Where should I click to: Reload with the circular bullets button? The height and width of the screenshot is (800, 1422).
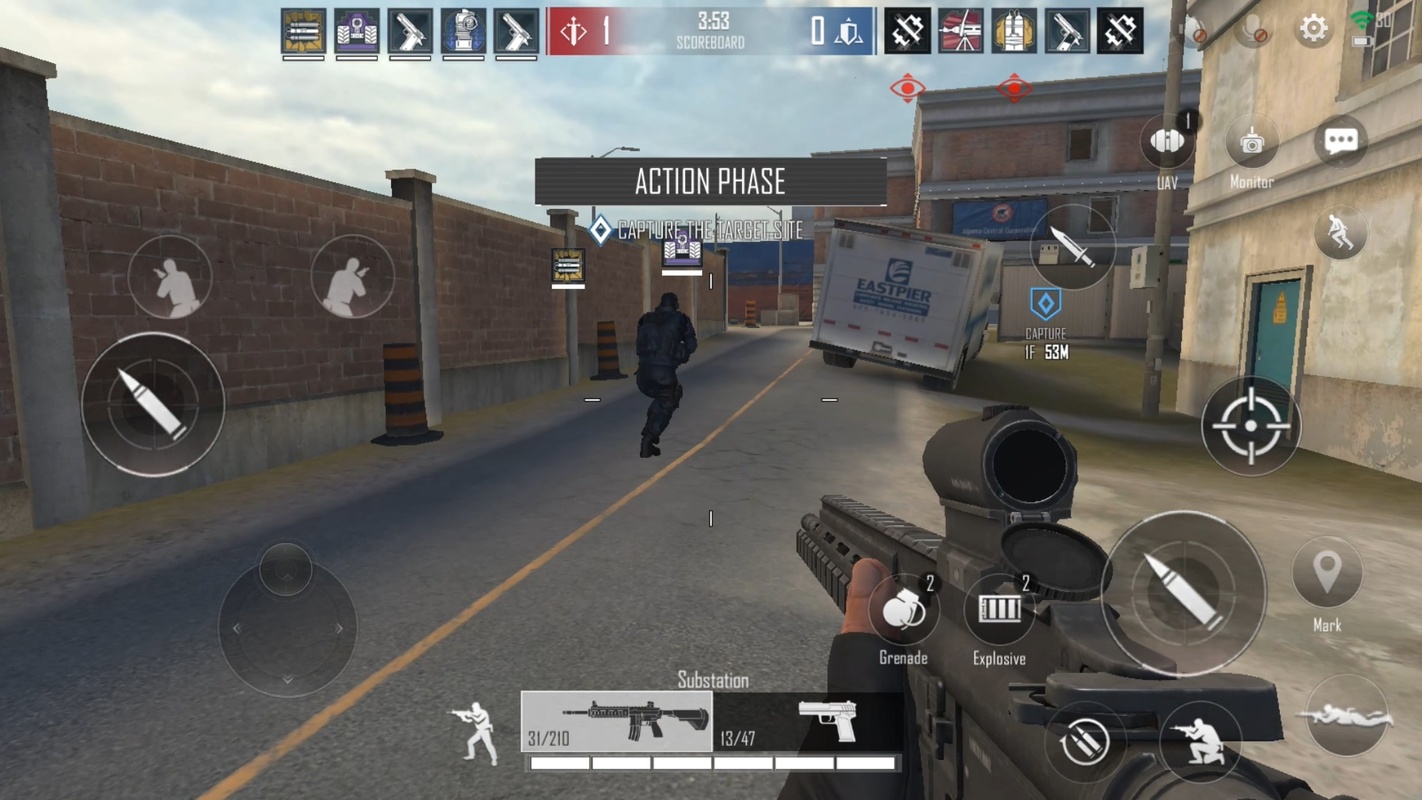click(x=1084, y=741)
